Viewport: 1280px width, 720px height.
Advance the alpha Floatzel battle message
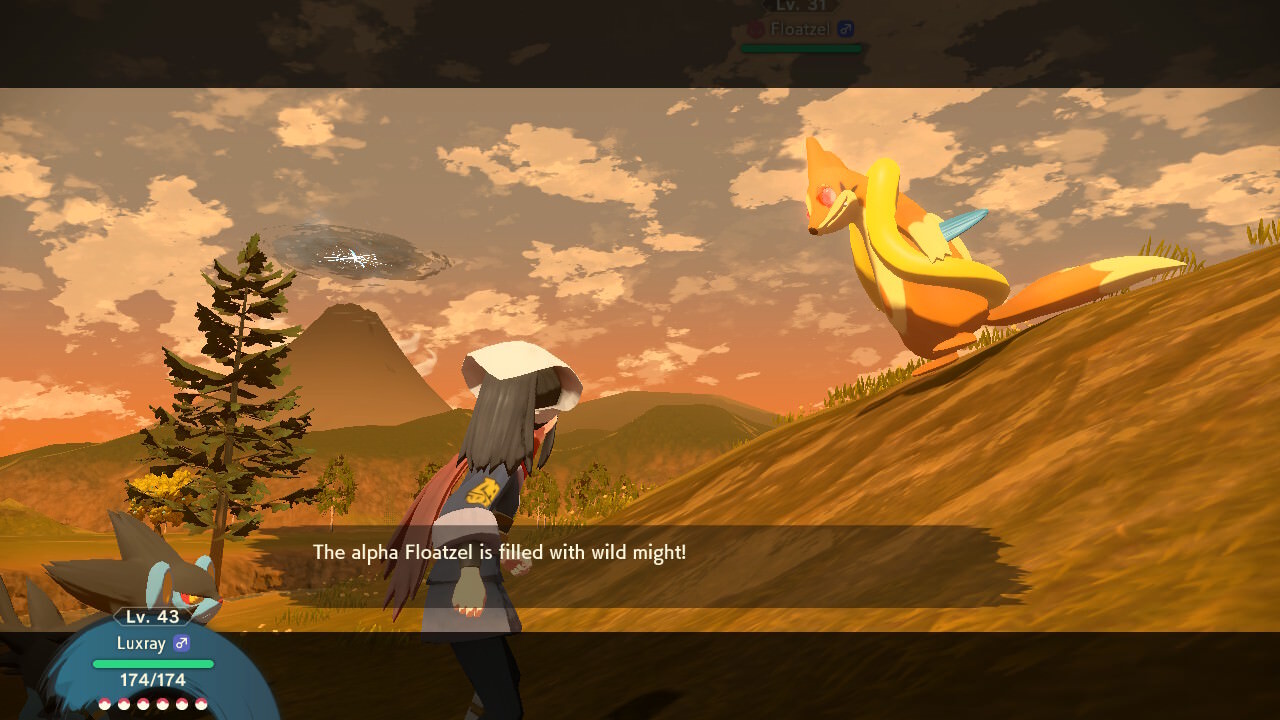500,552
